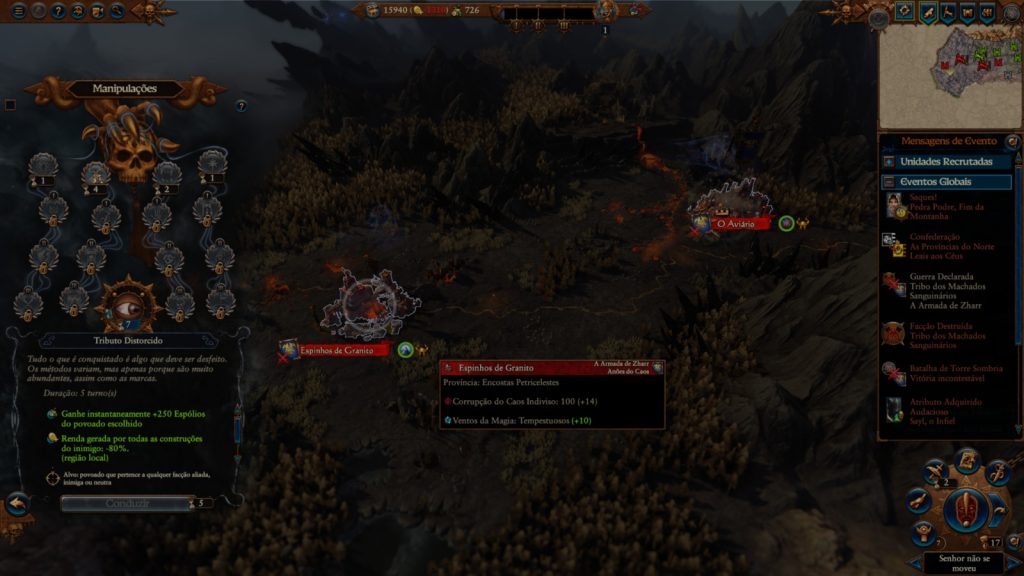The width and height of the screenshot is (1024, 576).
Task: Click the Manipulações panel help button
Action: [x=241, y=105]
